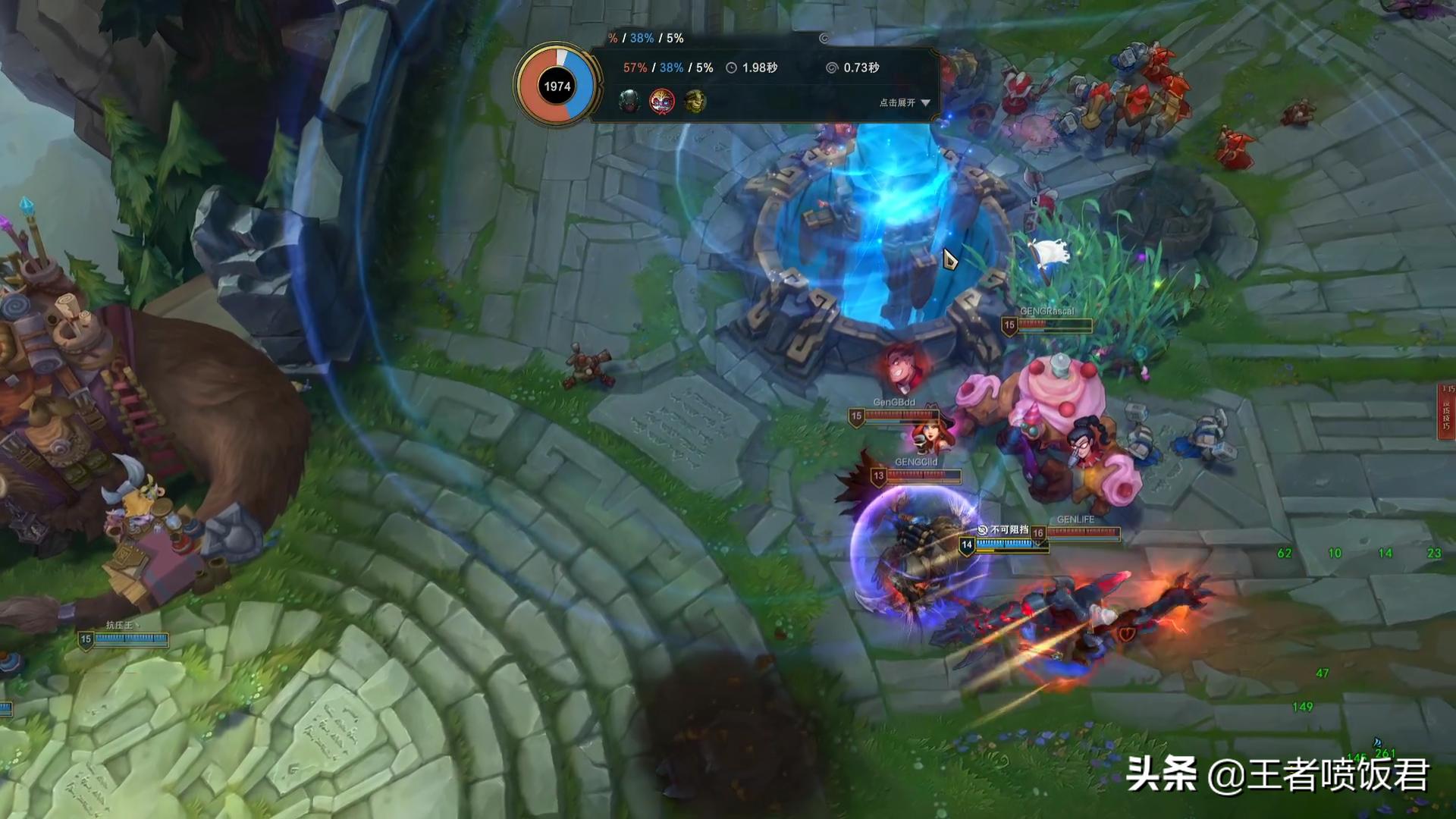Select the golden-faced champion portrait
Image resolution: width=1456 pixels, height=819 pixels.
(x=695, y=101)
